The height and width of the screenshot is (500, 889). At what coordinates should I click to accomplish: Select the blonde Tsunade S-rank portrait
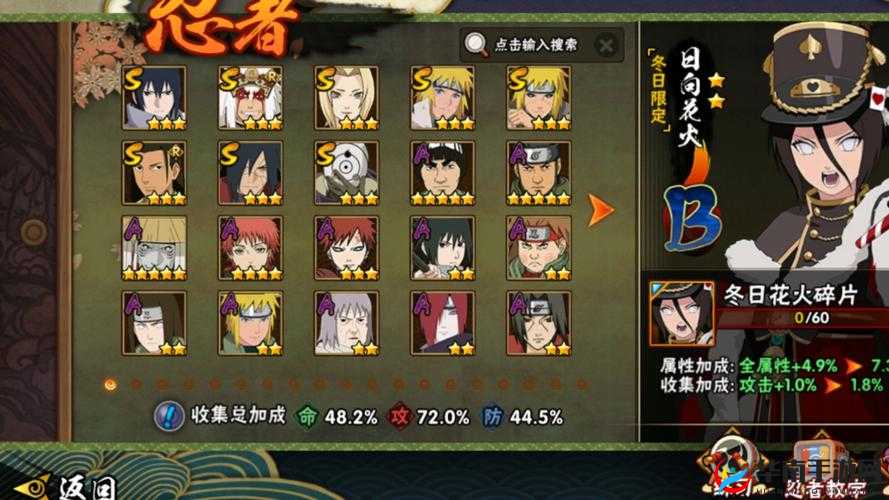pyautogui.click(x=346, y=97)
